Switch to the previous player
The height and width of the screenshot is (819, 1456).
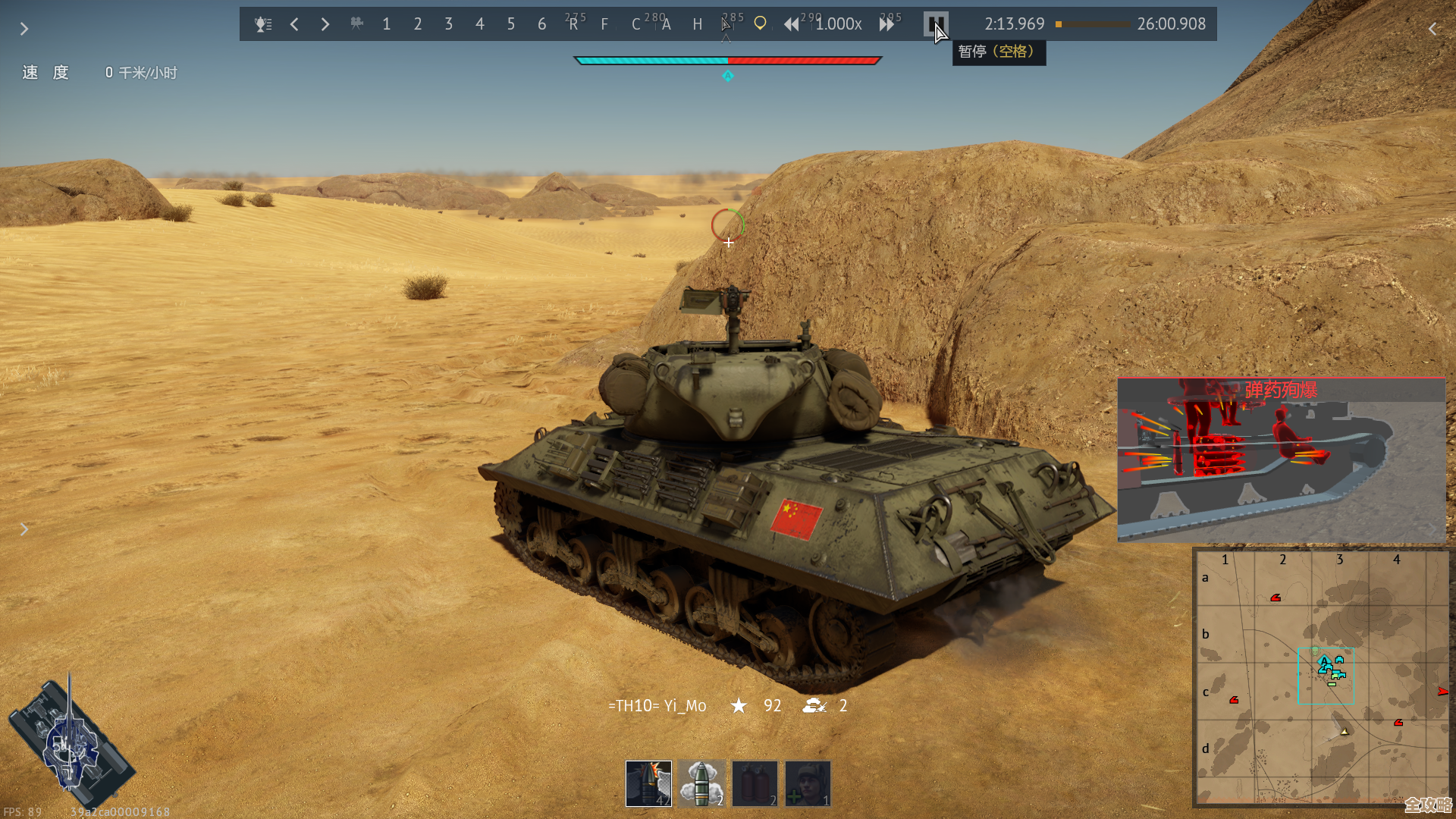click(x=294, y=24)
